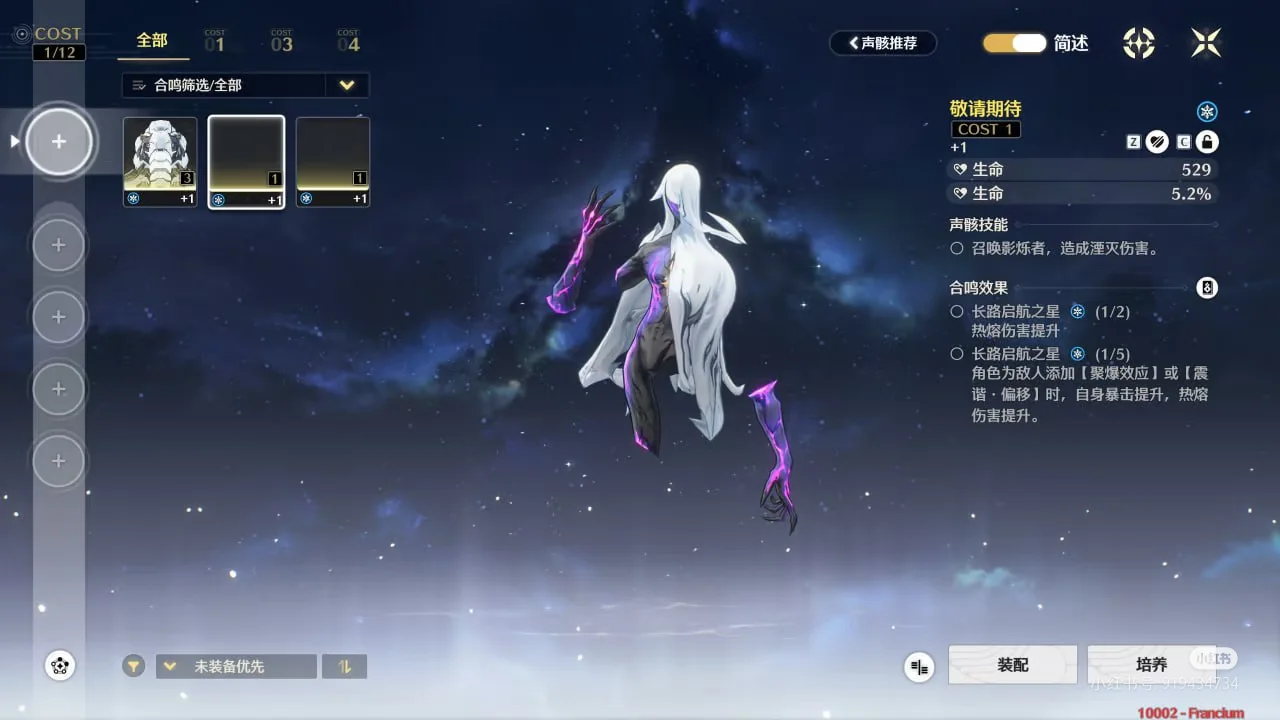The width and height of the screenshot is (1280, 720).
Task: Close the echo screen with X
Action: (1206, 42)
